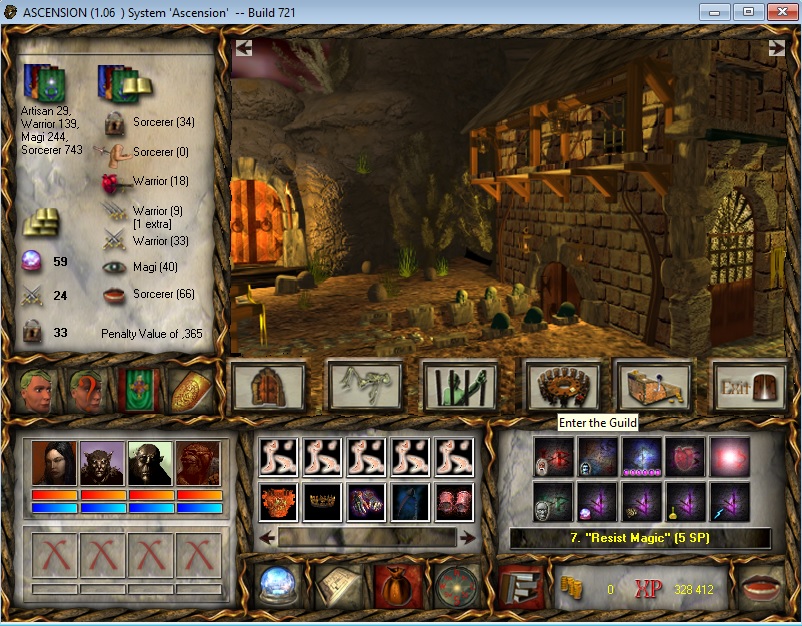
Task: Open the green shield heraldry icon
Action: click(137, 390)
